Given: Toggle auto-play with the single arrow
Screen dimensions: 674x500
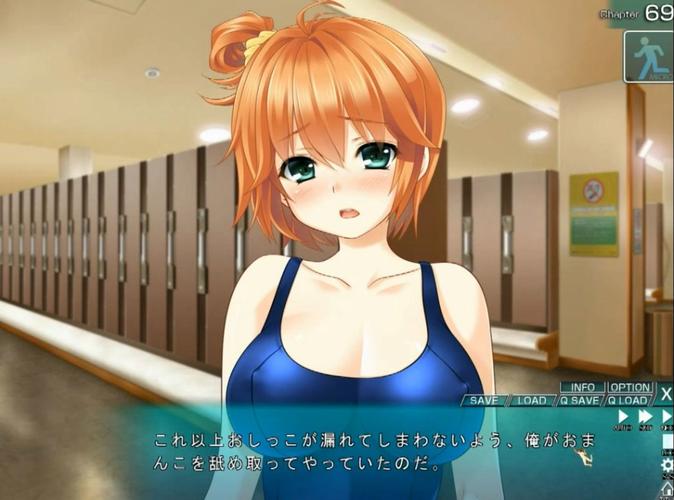Looking at the screenshot, I should pyautogui.click(x=623, y=416).
